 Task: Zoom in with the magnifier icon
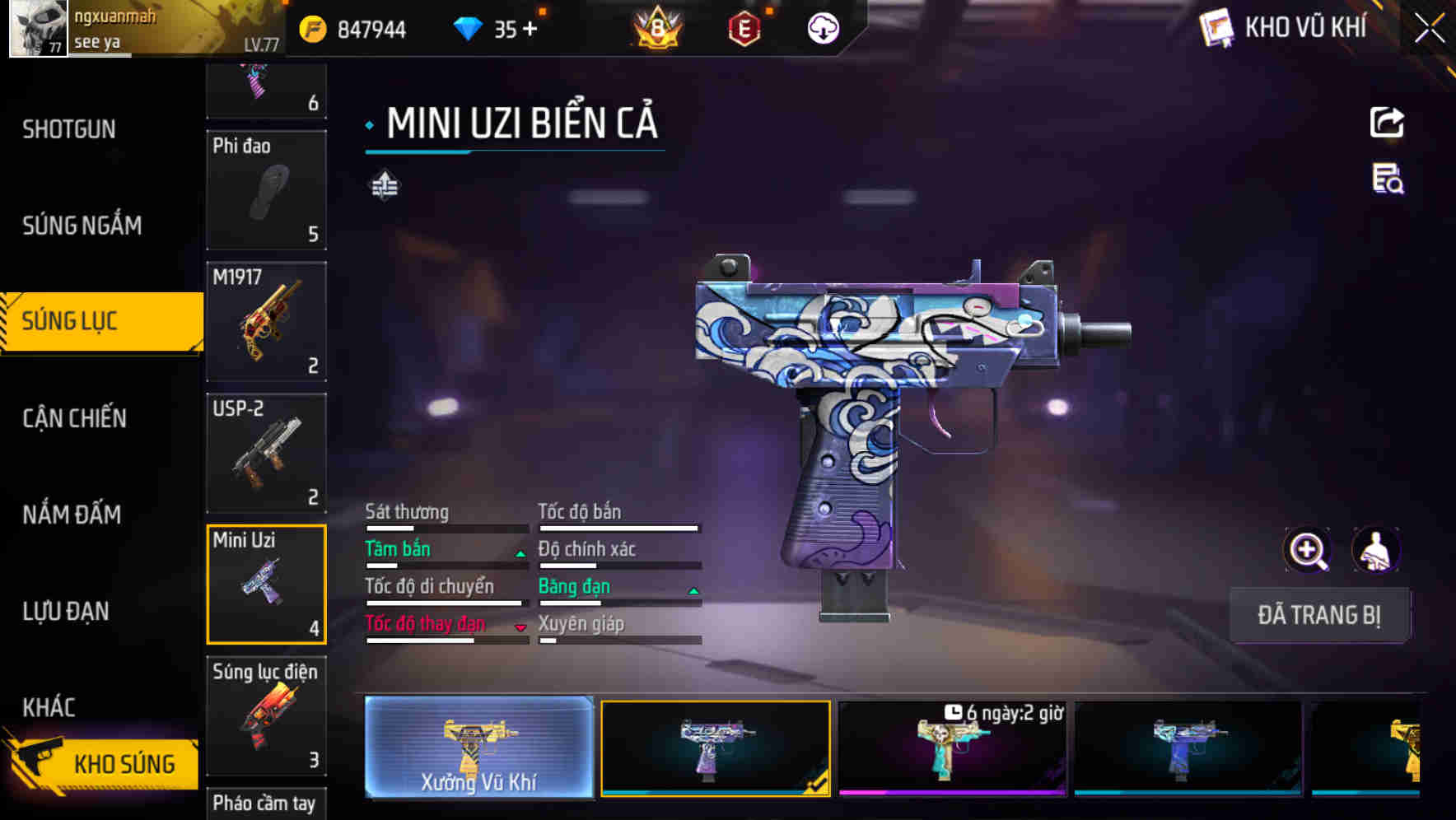pos(1307,550)
